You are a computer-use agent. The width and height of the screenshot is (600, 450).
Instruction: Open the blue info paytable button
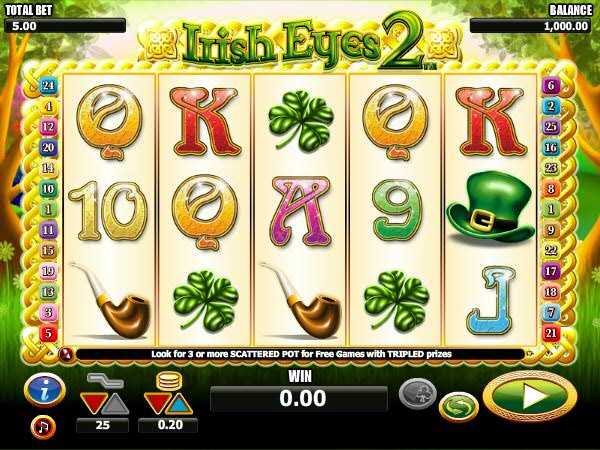click(45, 390)
